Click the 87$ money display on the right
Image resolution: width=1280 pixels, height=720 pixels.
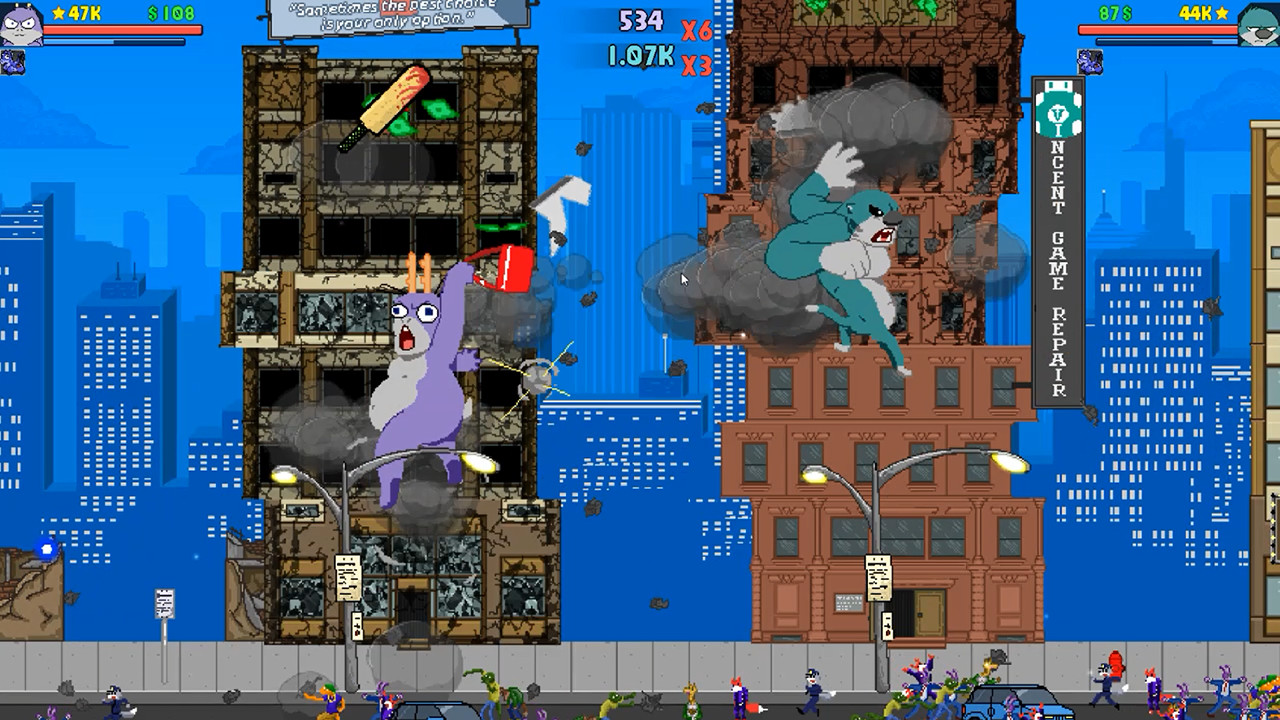tap(1114, 13)
